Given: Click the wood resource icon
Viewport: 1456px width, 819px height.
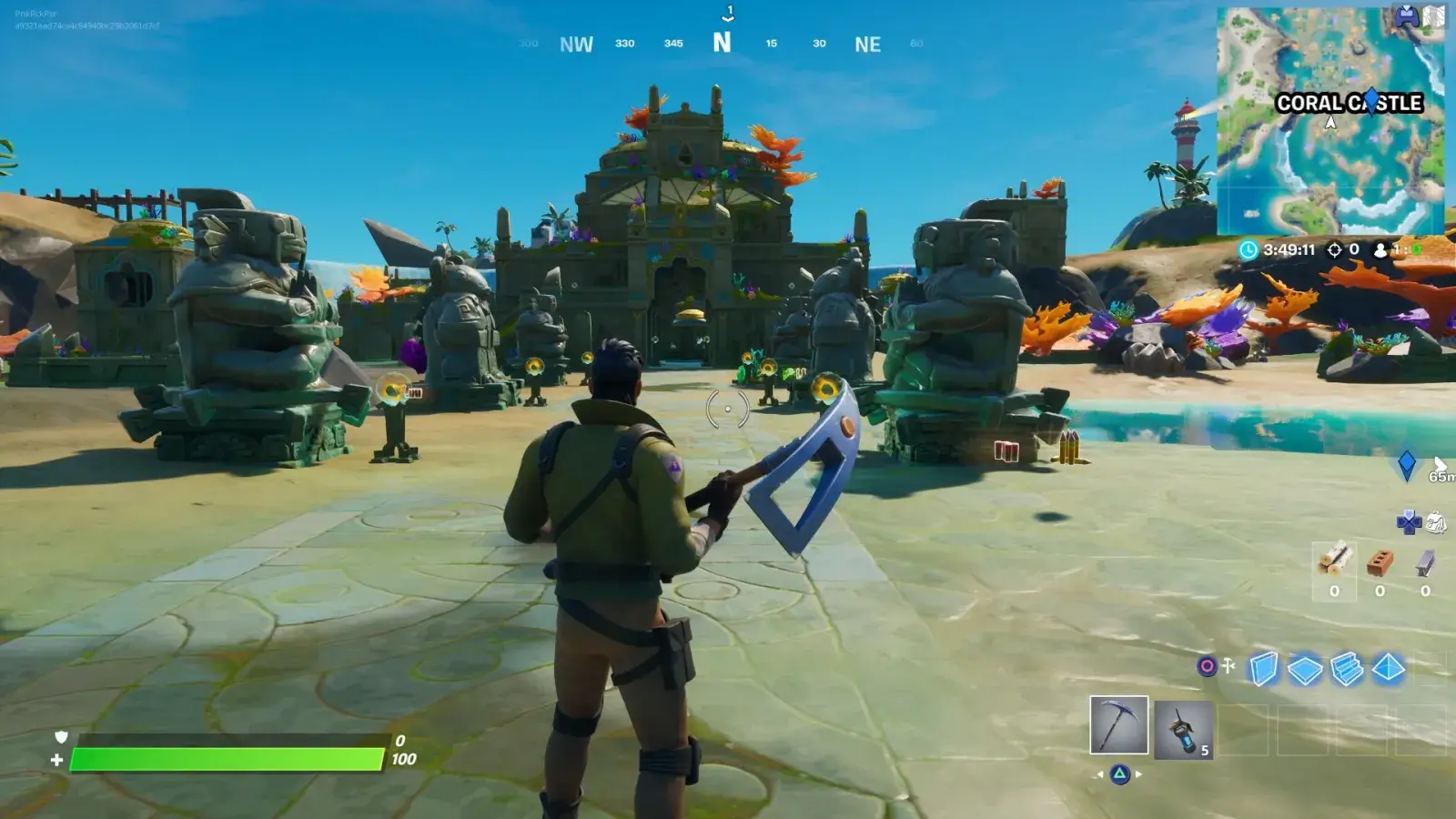Looking at the screenshot, I should 1334,561.
